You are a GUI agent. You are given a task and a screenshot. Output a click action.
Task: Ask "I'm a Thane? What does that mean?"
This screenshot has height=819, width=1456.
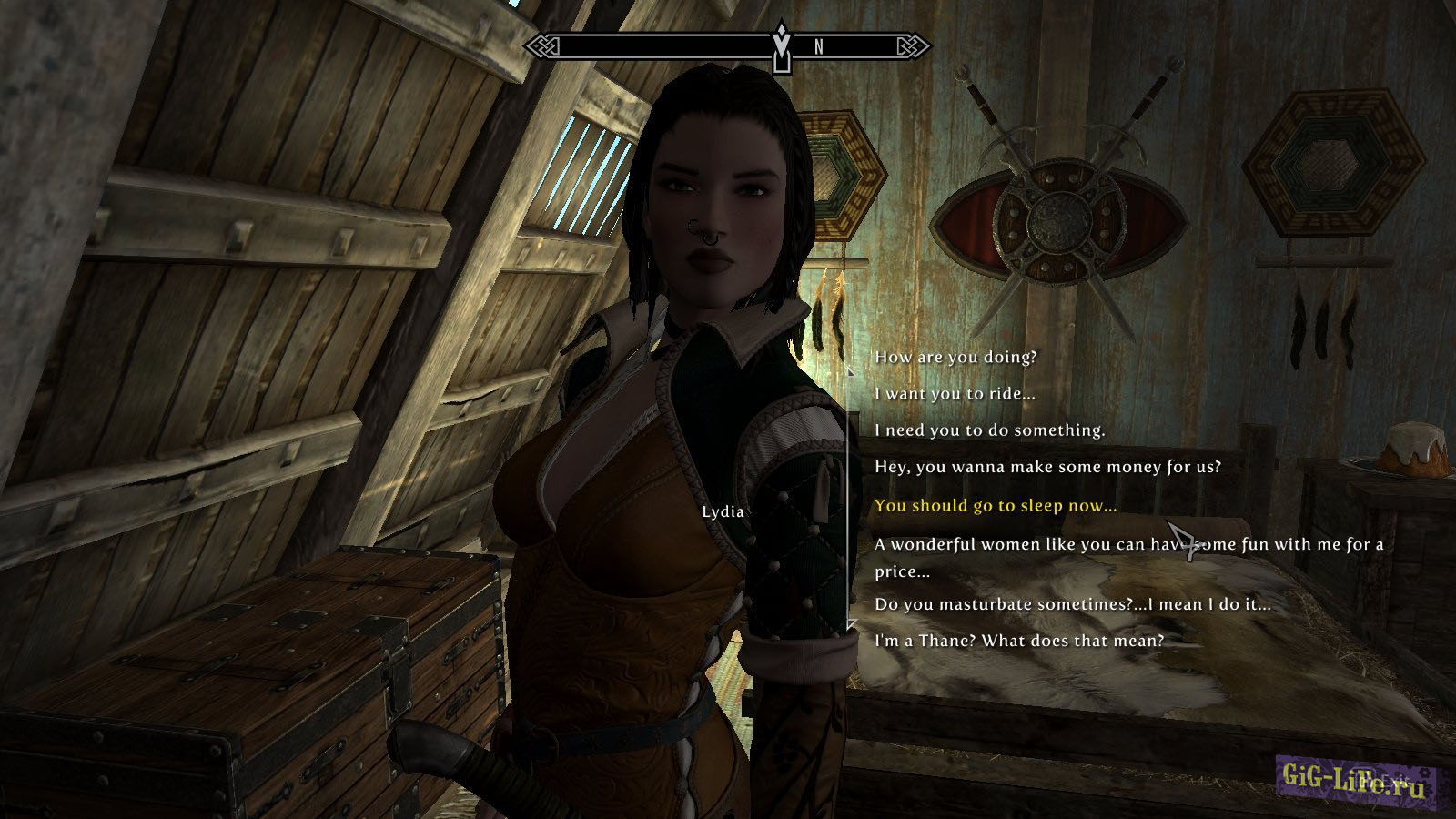click(x=1019, y=641)
